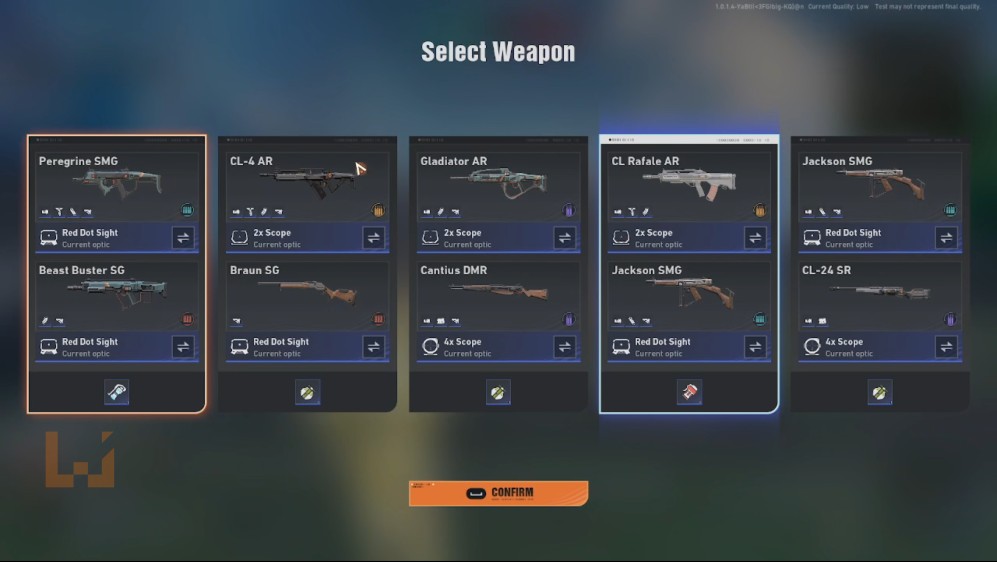Swap the Gladiator AR's optic

(565, 238)
